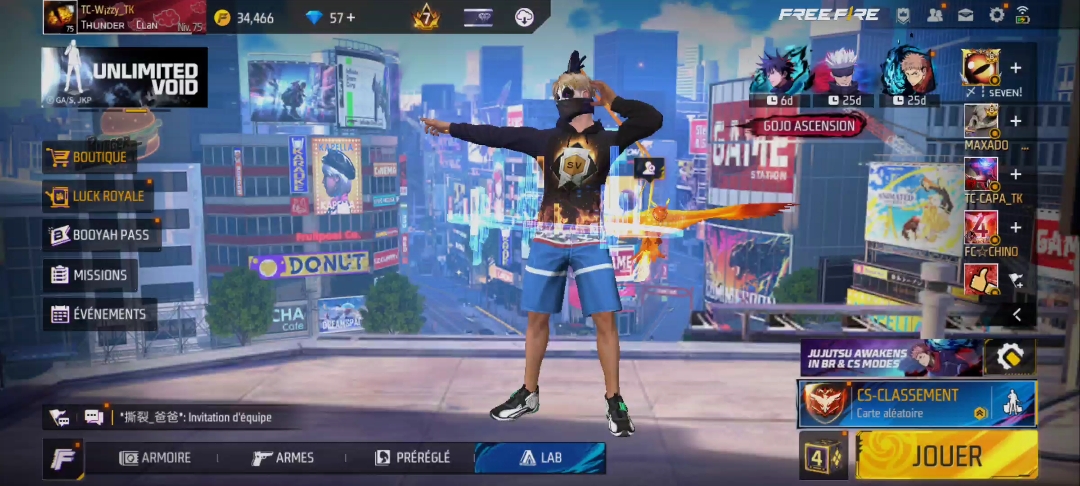Show the Événements page
1080x486 pixels.
[99, 314]
